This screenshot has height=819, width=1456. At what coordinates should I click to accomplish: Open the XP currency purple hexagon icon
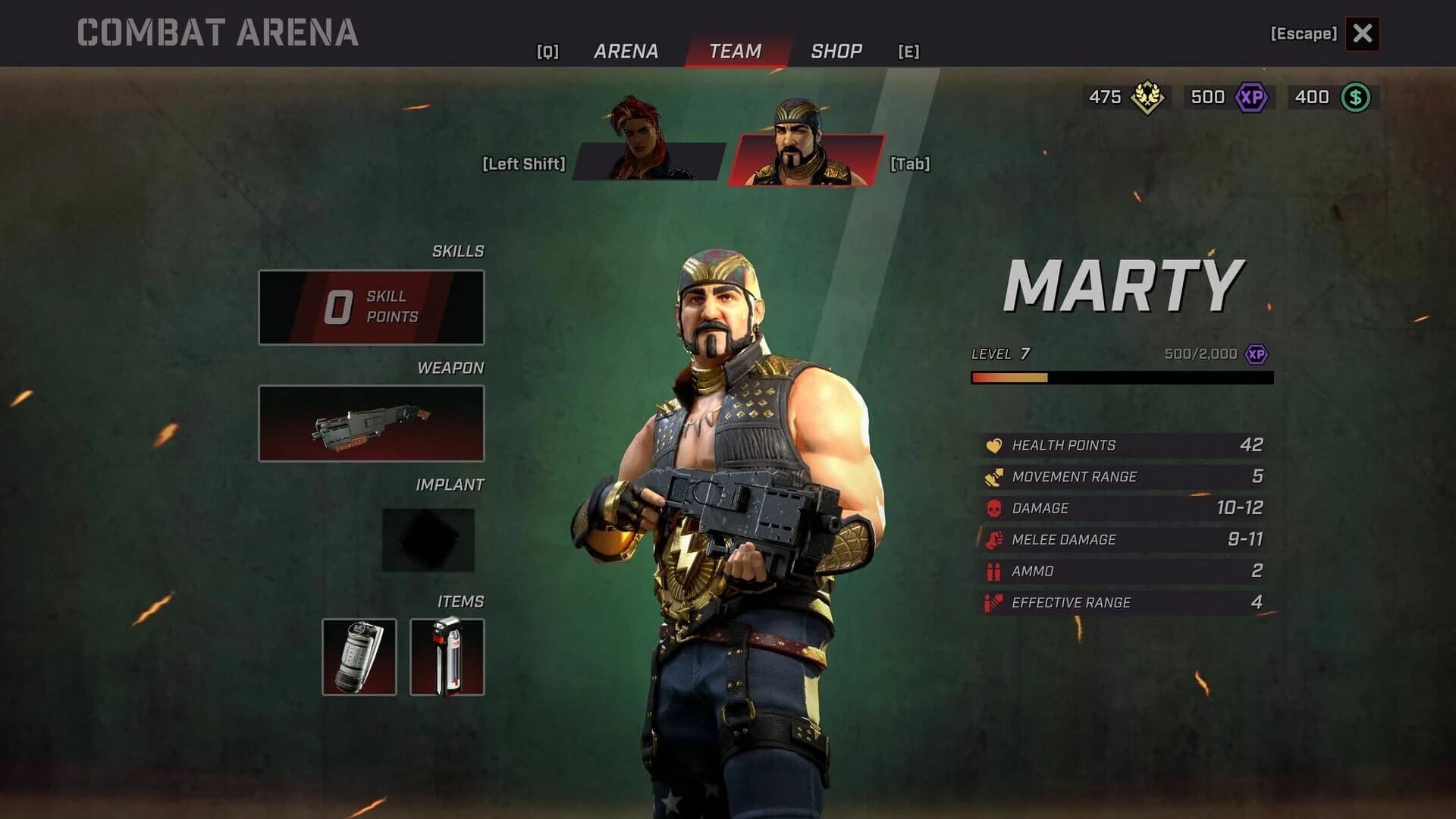(1252, 97)
